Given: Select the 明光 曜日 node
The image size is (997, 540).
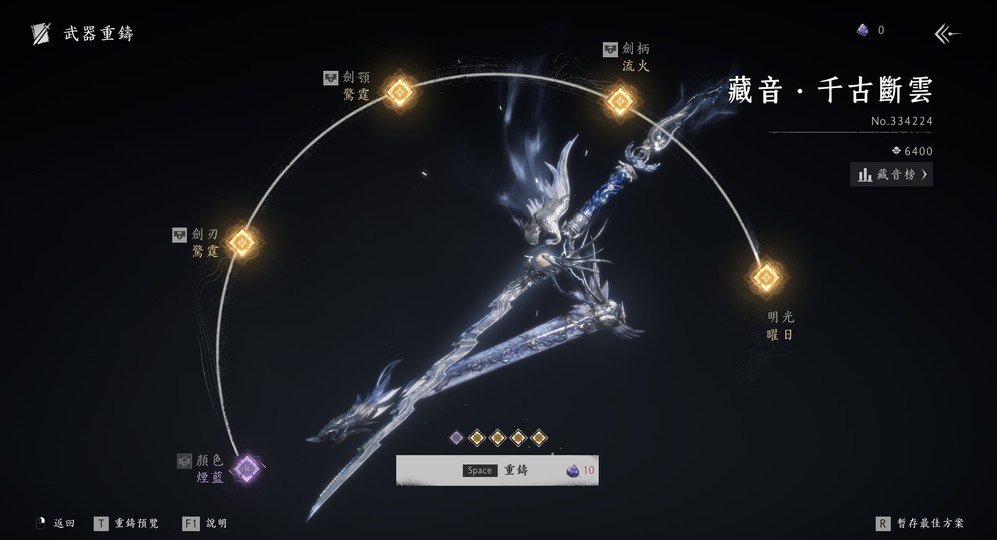Looking at the screenshot, I should point(765,277).
